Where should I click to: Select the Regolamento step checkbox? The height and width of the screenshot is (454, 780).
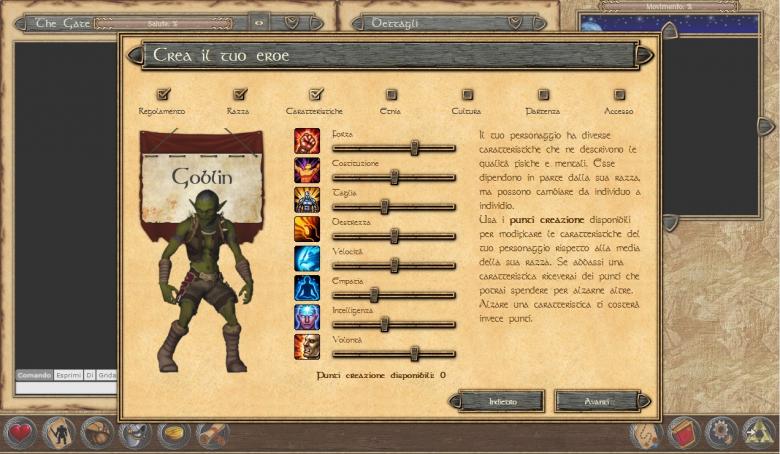click(163, 95)
